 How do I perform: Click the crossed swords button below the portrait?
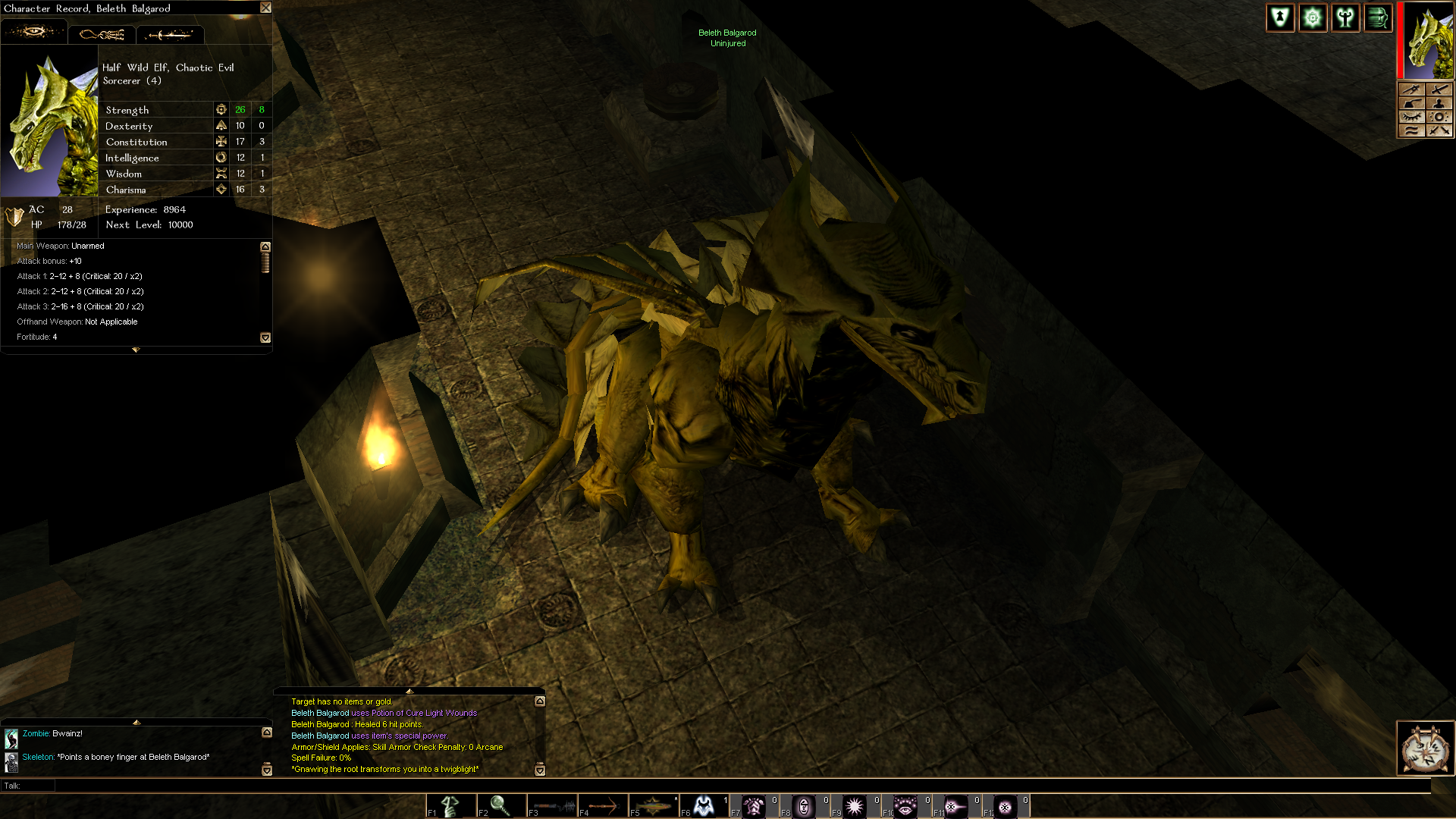click(x=1439, y=130)
